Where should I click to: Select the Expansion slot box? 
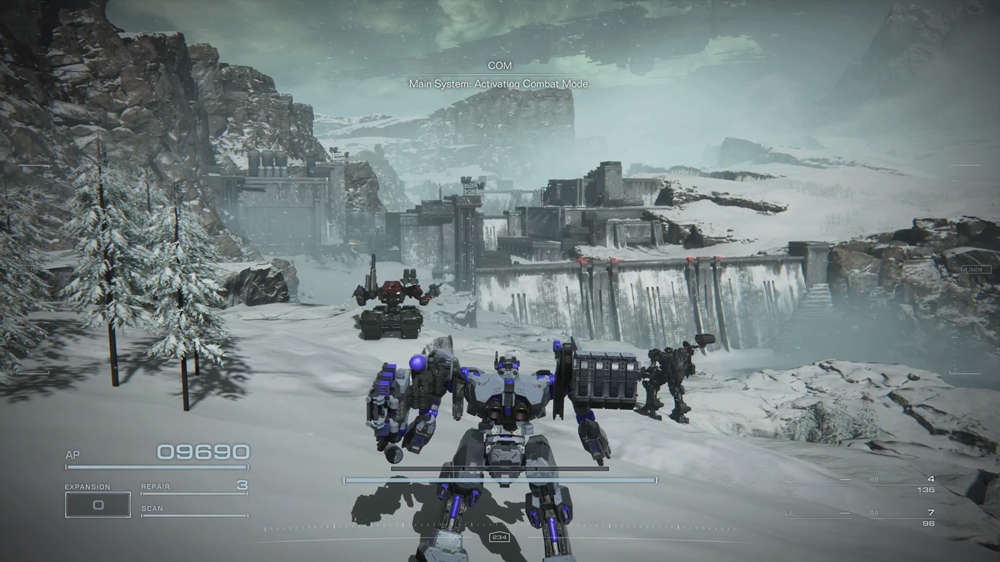pos(98,505)
